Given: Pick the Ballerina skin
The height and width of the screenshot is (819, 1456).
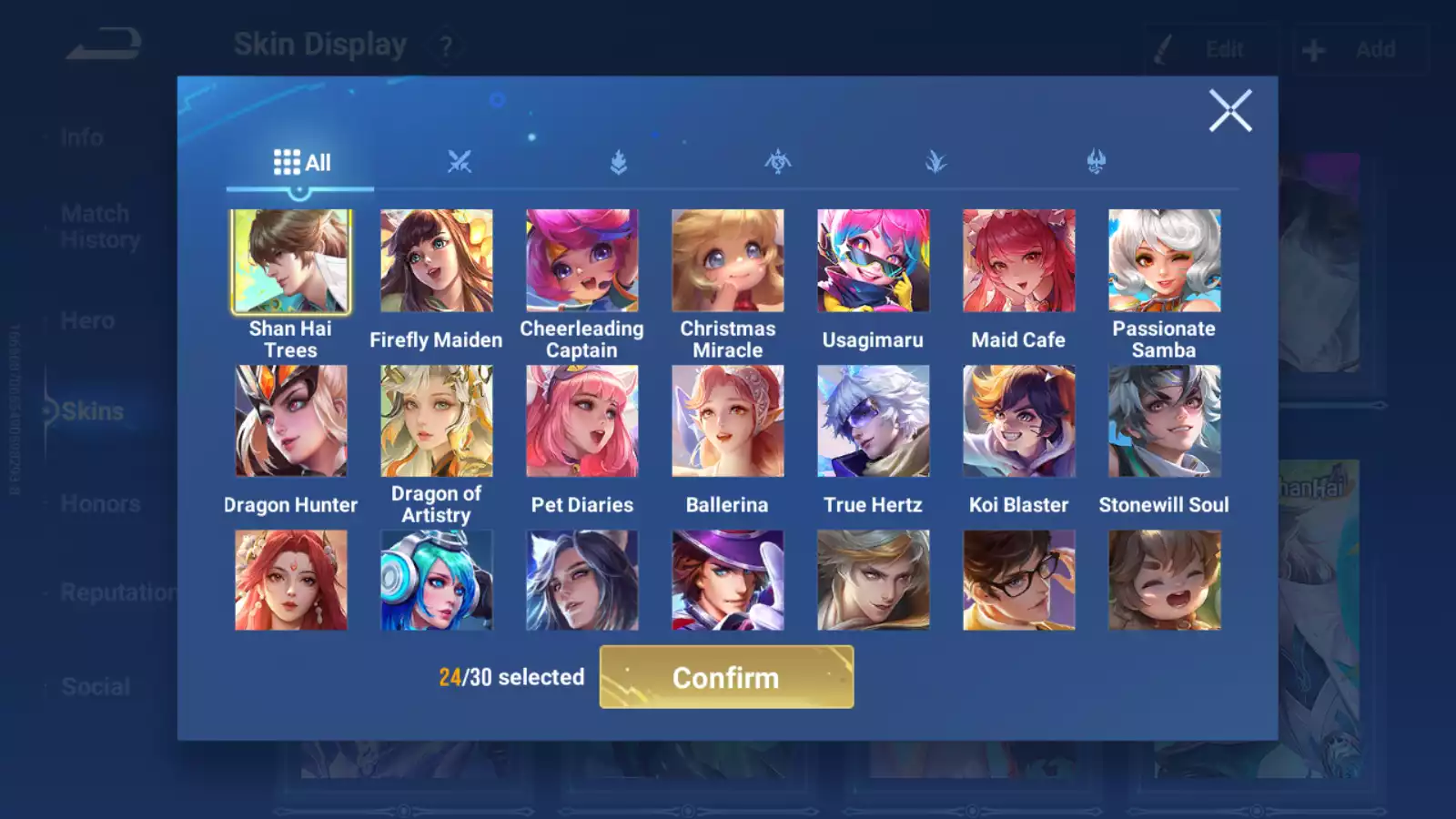Looking at the screenshot, I should click(x=727, y=421).
